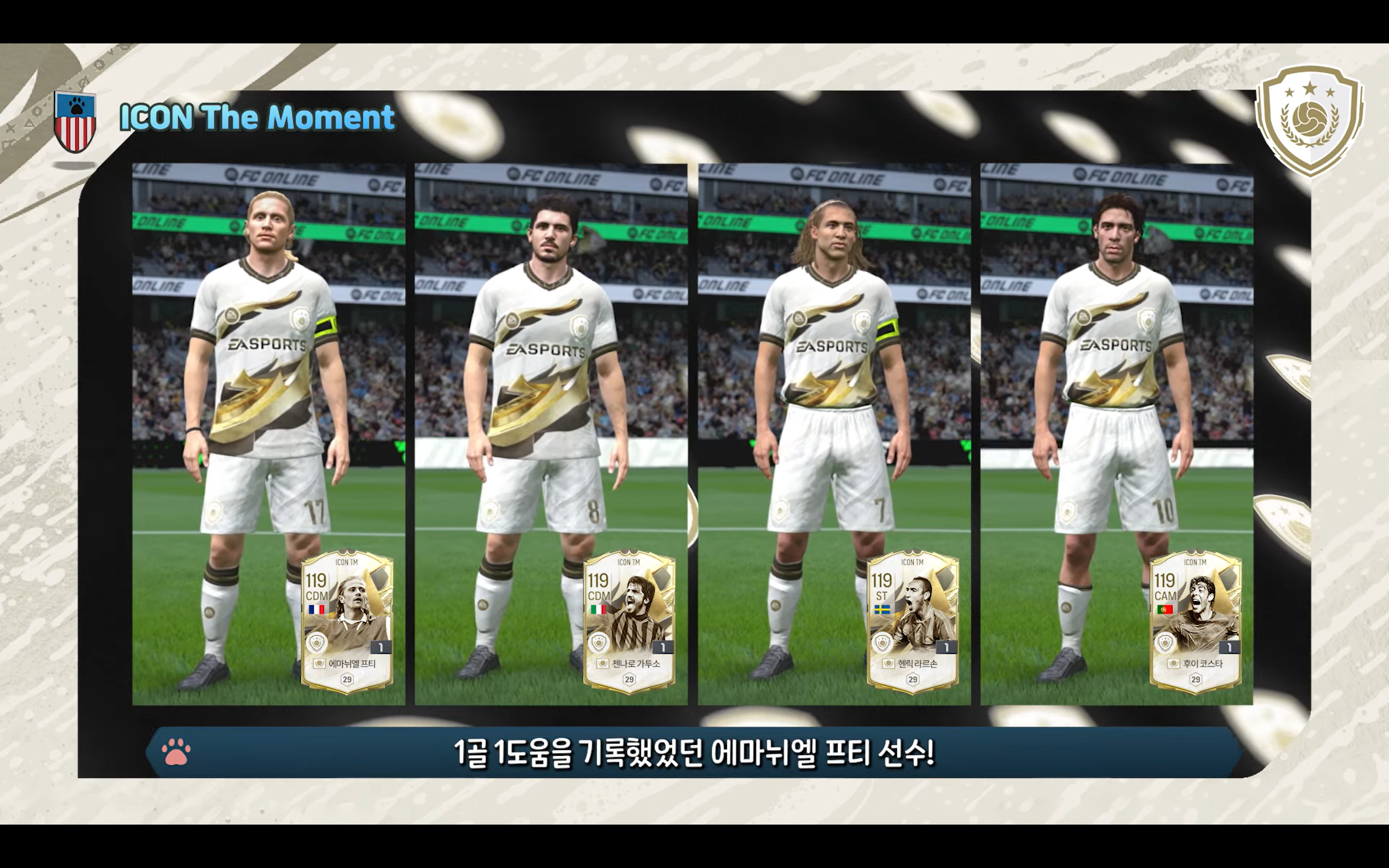Open the Rui Costa 119 CAM card
The height and width of the screenshot is (868, 1389).
(1195, 622)
